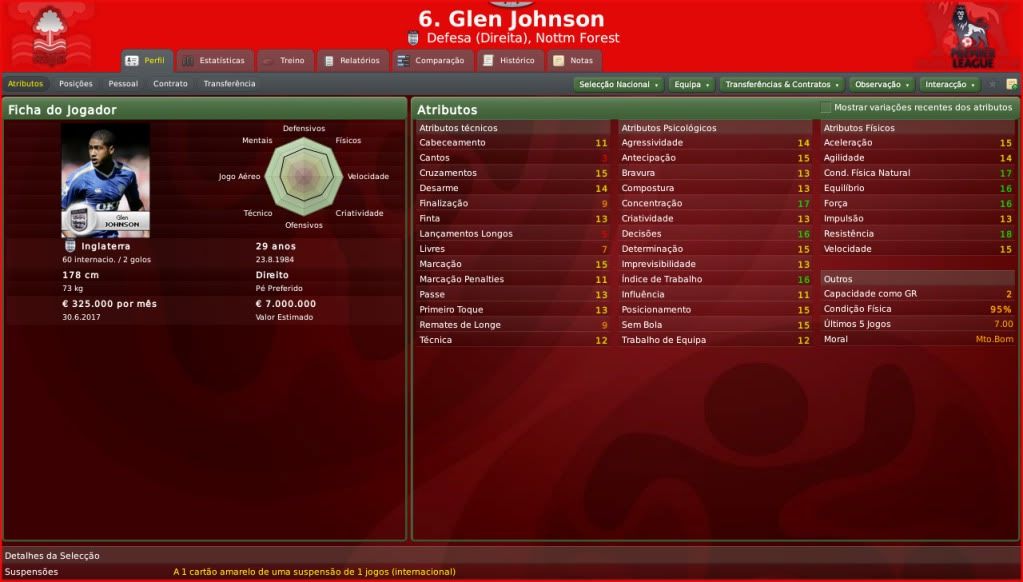1023x582 pixels.
Task: Open the Selecção Nacional dropdown
Action: [x=619, y=85]
